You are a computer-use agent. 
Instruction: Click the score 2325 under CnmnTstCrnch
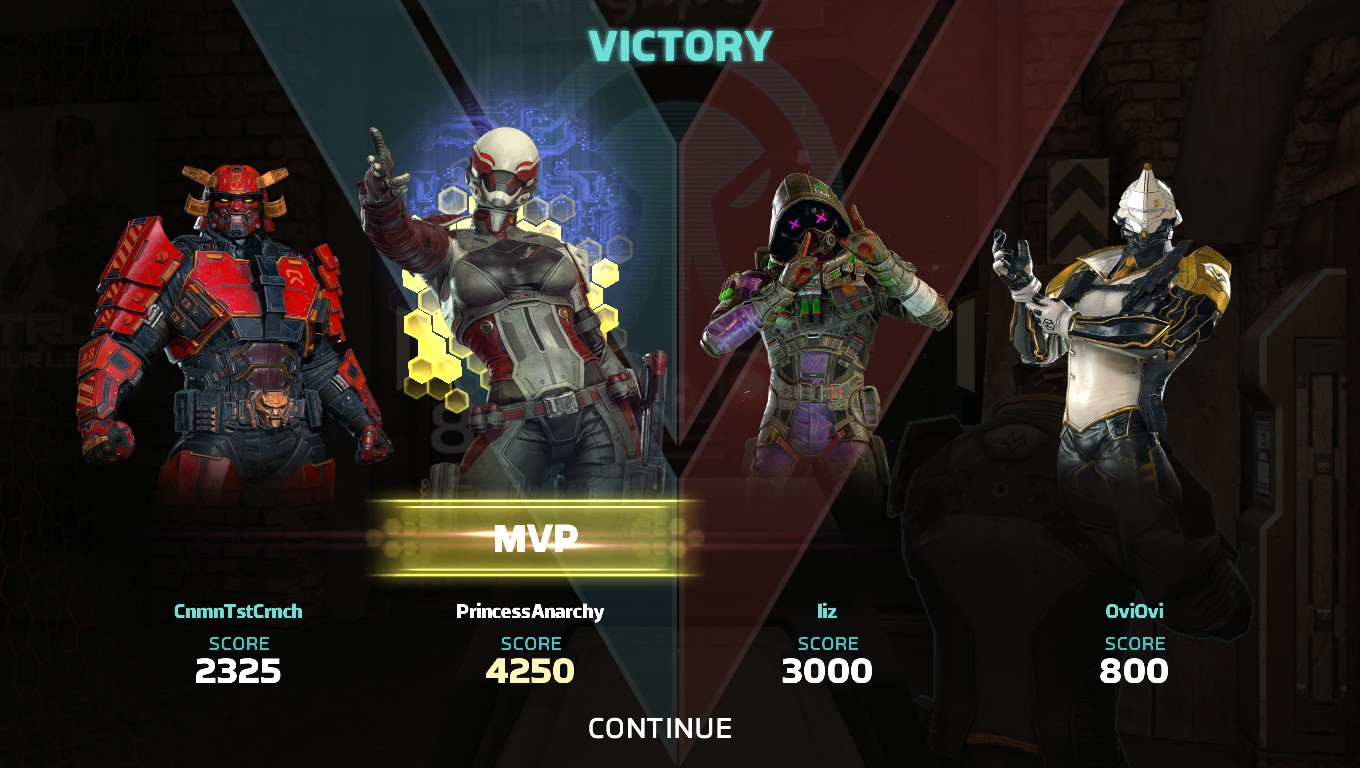[x=240, y=673]
